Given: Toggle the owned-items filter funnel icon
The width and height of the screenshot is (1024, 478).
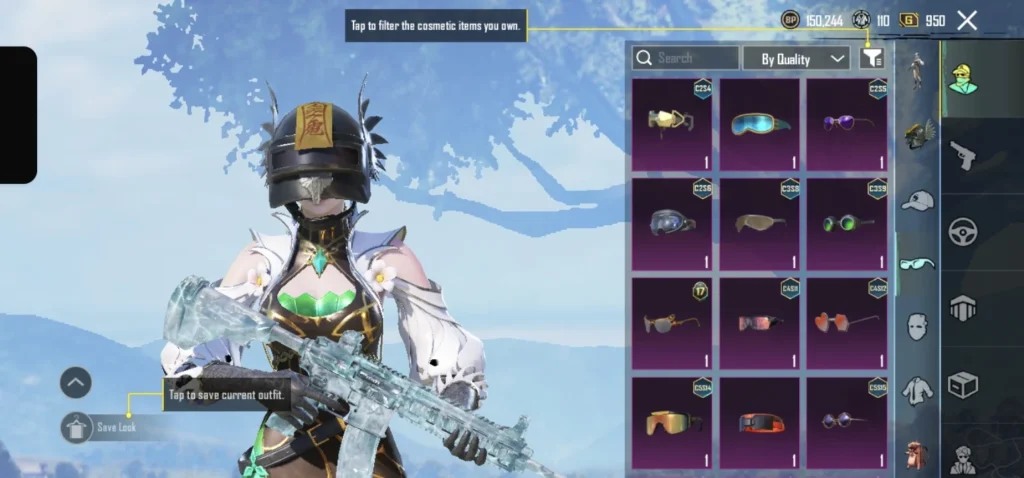Looking at the screenshot, I should click(872, 58).
